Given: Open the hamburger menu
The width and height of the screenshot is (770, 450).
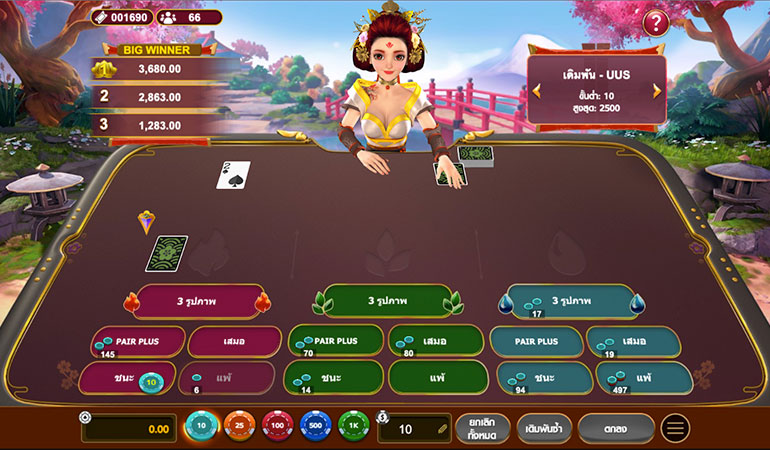Looking at the screenshot, I should [x=675, y=429].
